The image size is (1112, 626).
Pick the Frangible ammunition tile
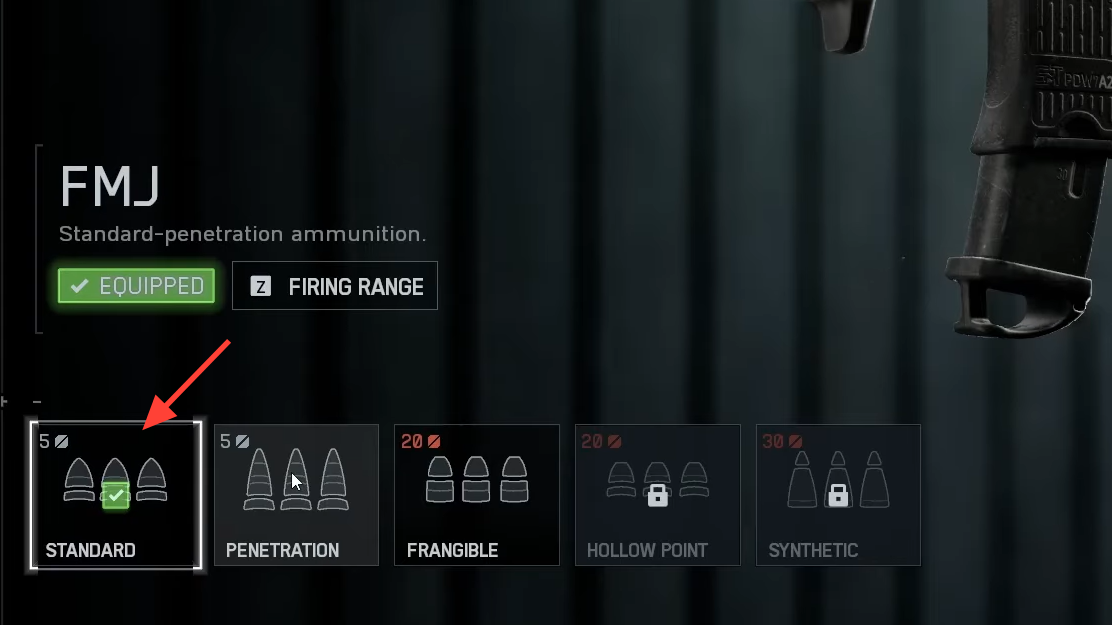pos(476,495)
